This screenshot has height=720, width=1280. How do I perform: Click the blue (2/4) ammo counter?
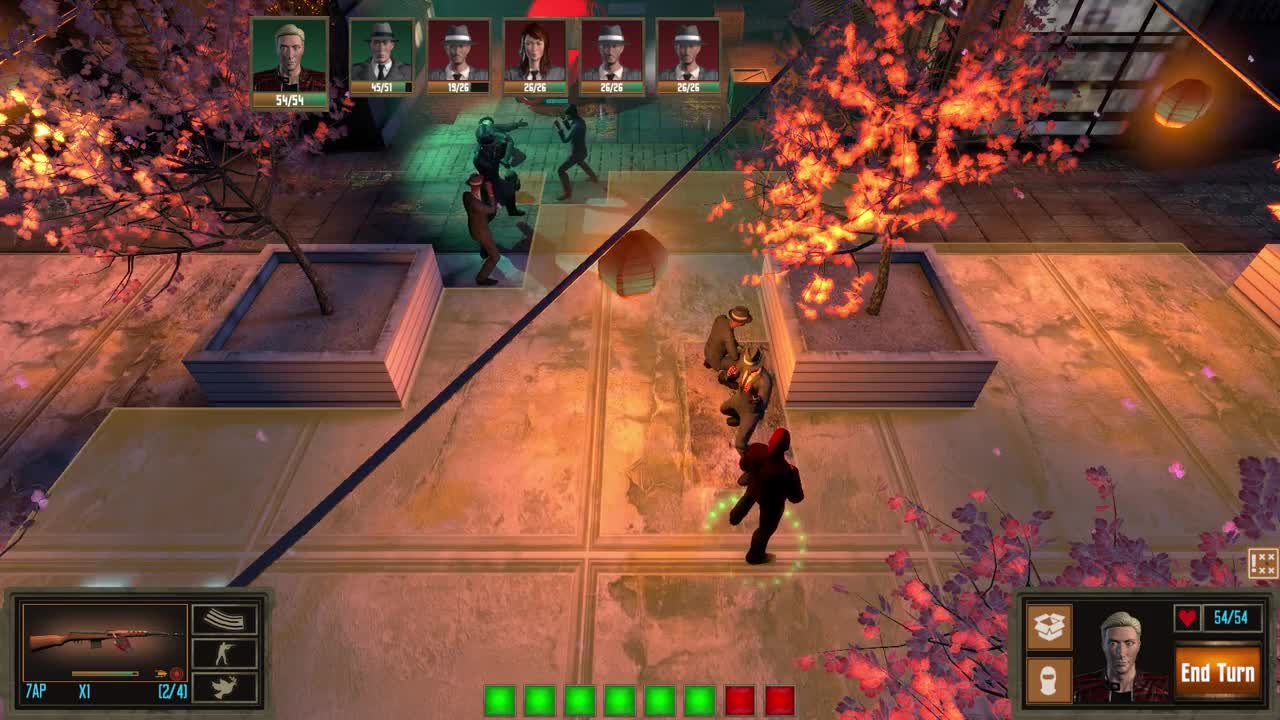[x=173, y=690]
